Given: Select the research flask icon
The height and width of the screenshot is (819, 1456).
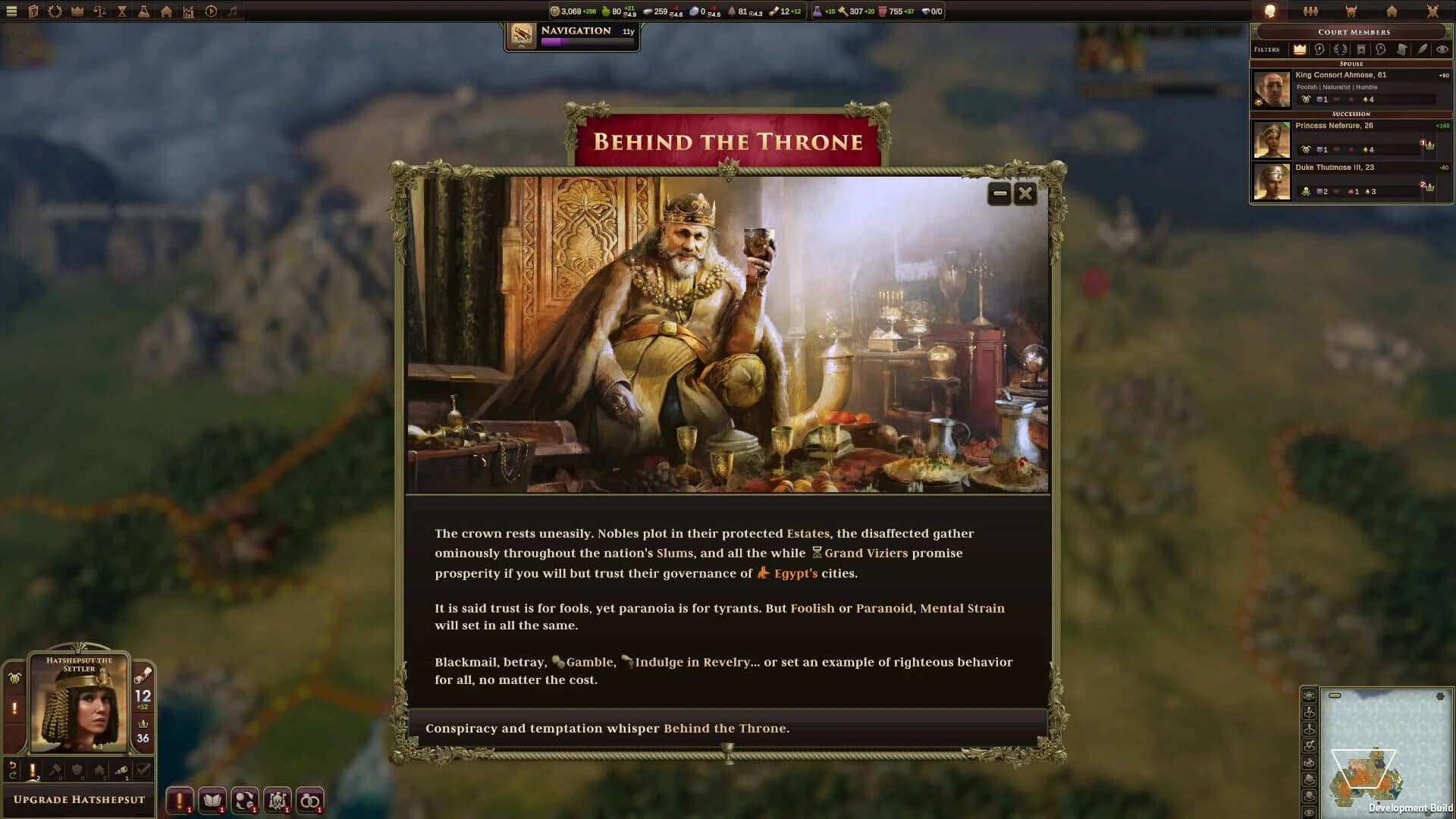Looking at the screenshot, I should (x=143, y=11).
